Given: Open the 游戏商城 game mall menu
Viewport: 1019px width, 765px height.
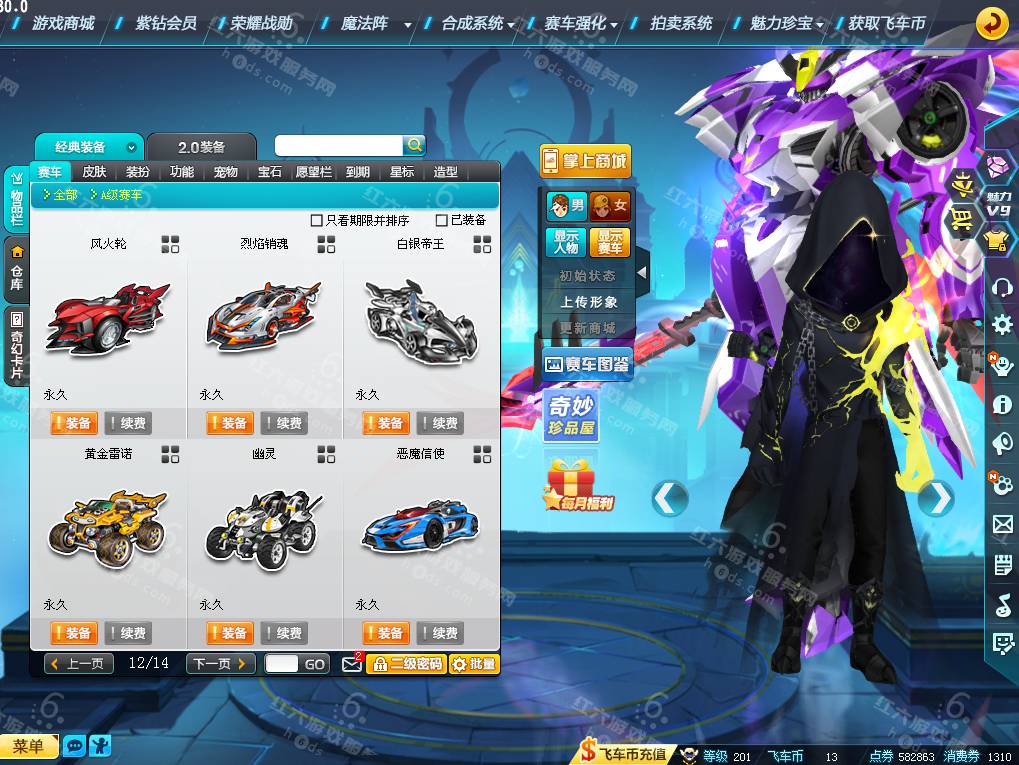Looking at the screenshot, I should click(63, 22).
